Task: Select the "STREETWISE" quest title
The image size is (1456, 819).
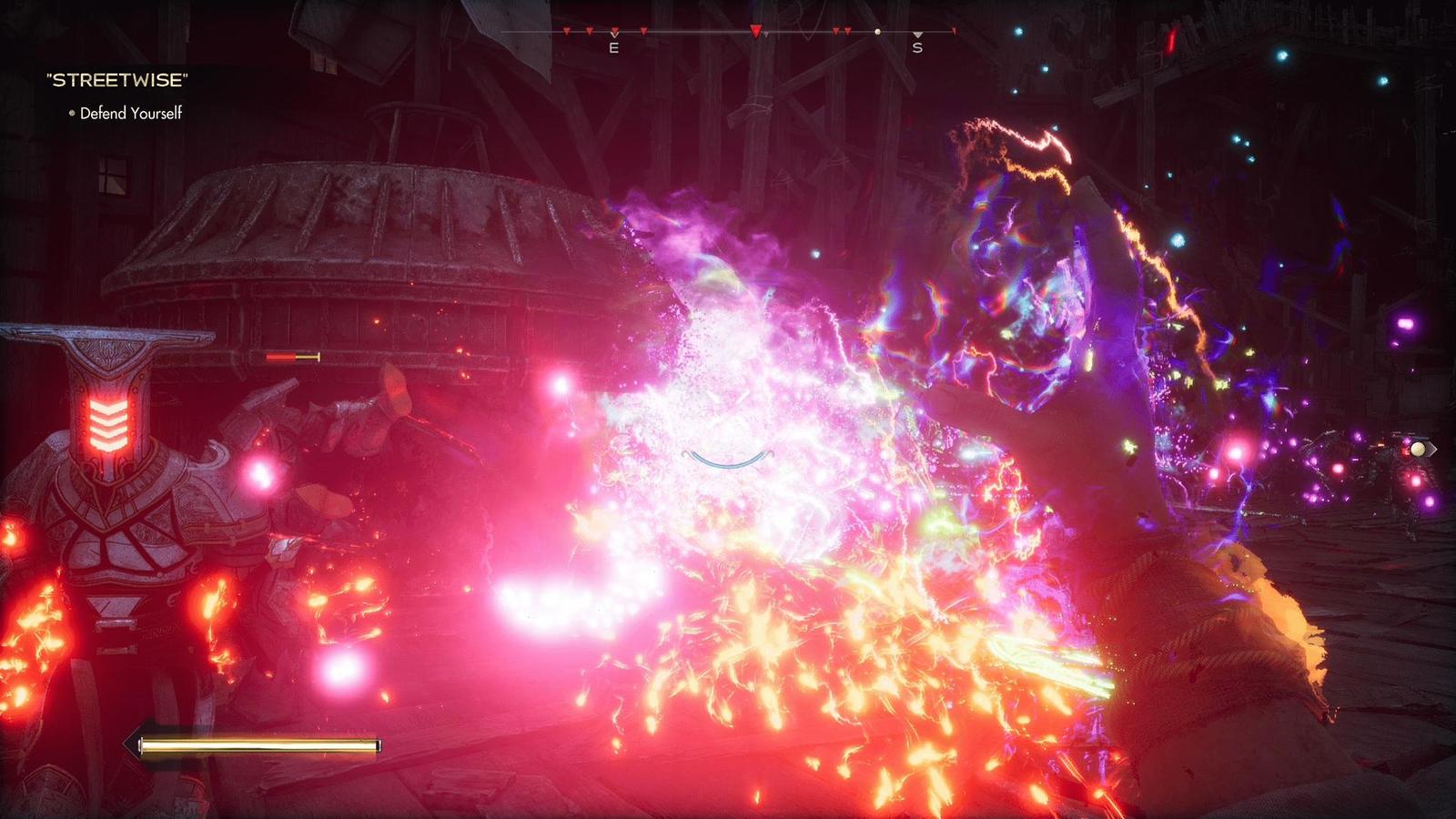Action: pos(116,80)
